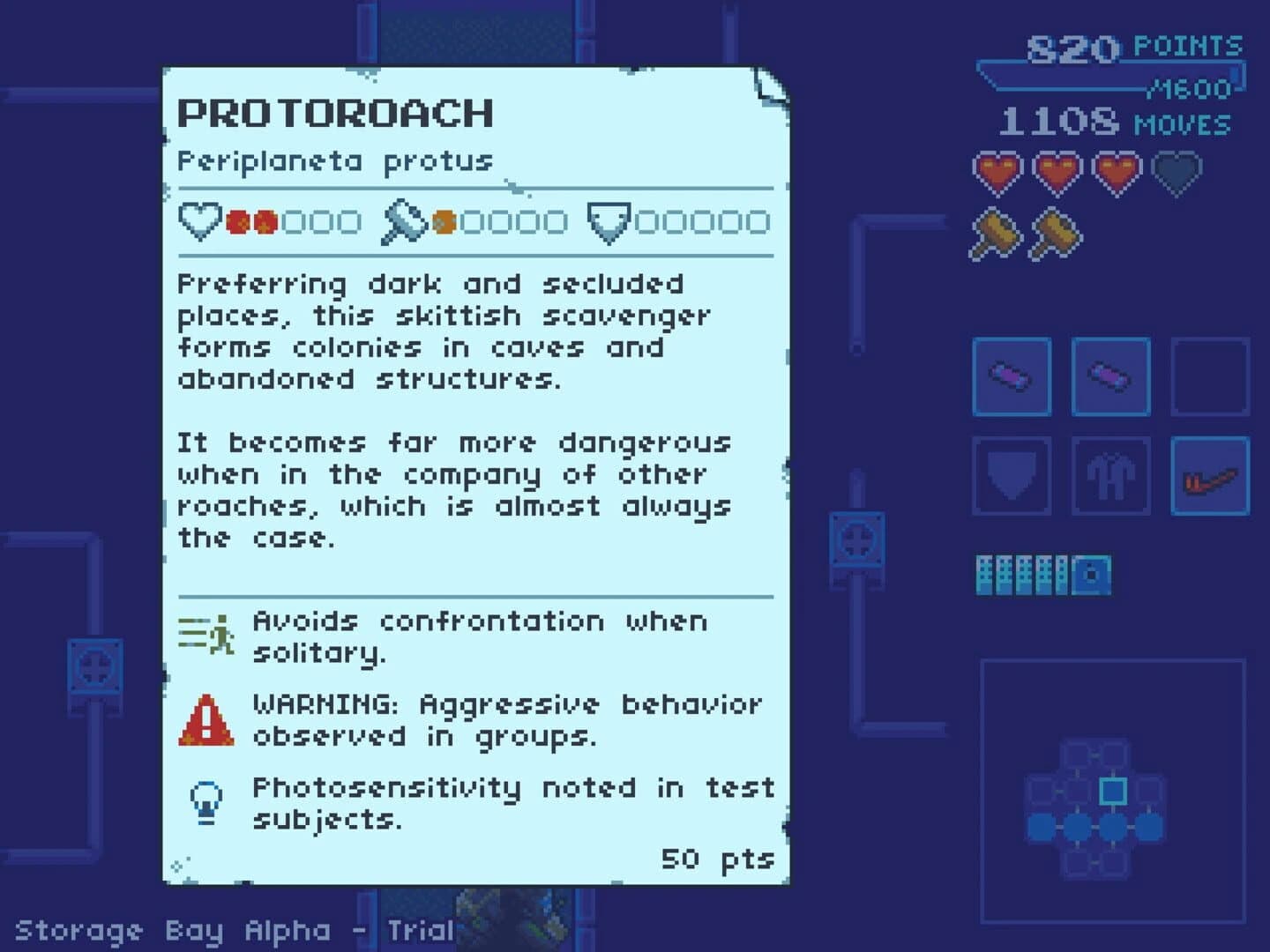Viewport: 1270px width, 952px height.
Task: Click the light bulb photosensitivity icon
Action: click(x=206, y=800)
